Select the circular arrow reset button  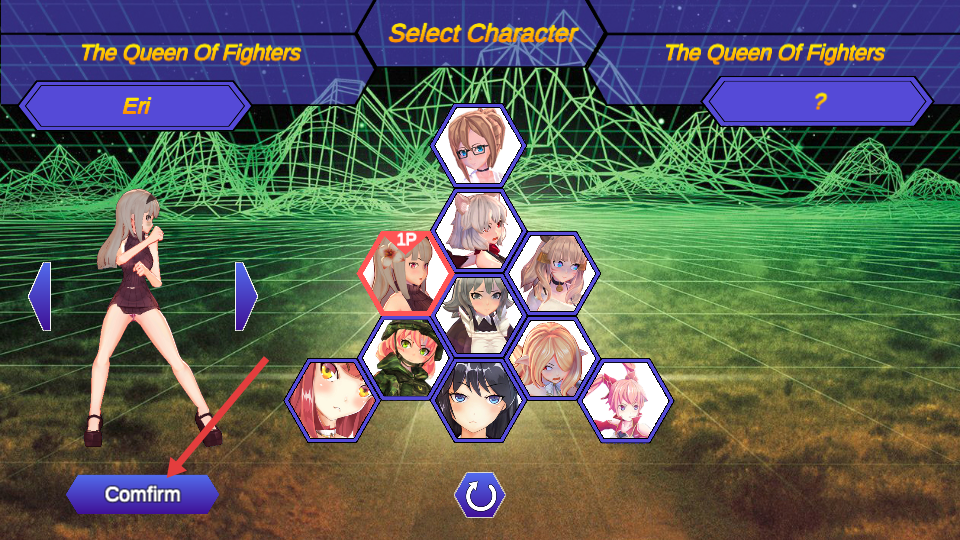[480, 495]
